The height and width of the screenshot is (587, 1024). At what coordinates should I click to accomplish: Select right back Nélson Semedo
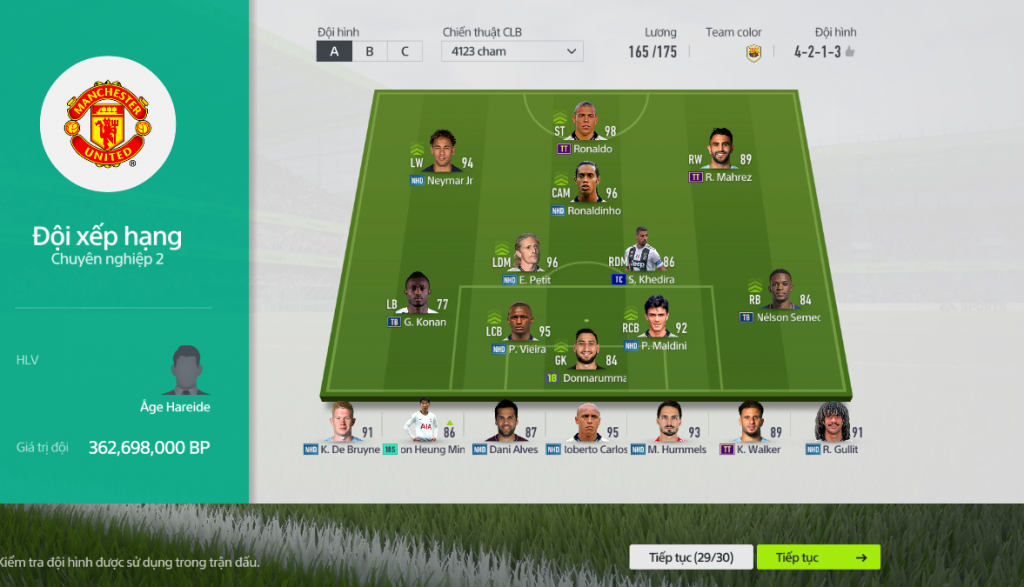(780, 291)
